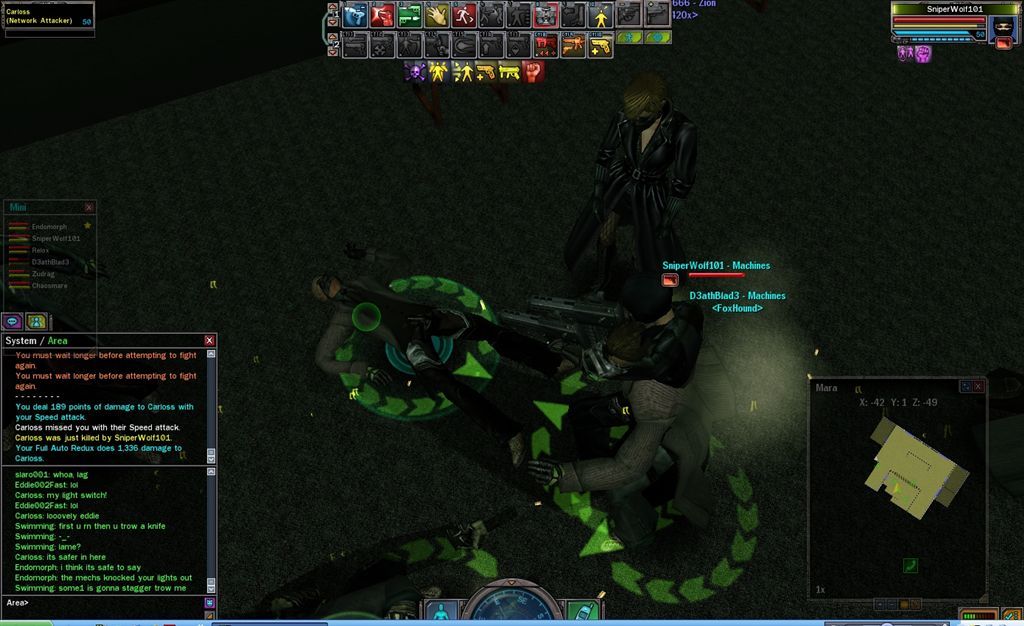Viewport: 1024px width, 626px height.
Task: Use the yellow standing figure ability
Action: click(600, 16)
